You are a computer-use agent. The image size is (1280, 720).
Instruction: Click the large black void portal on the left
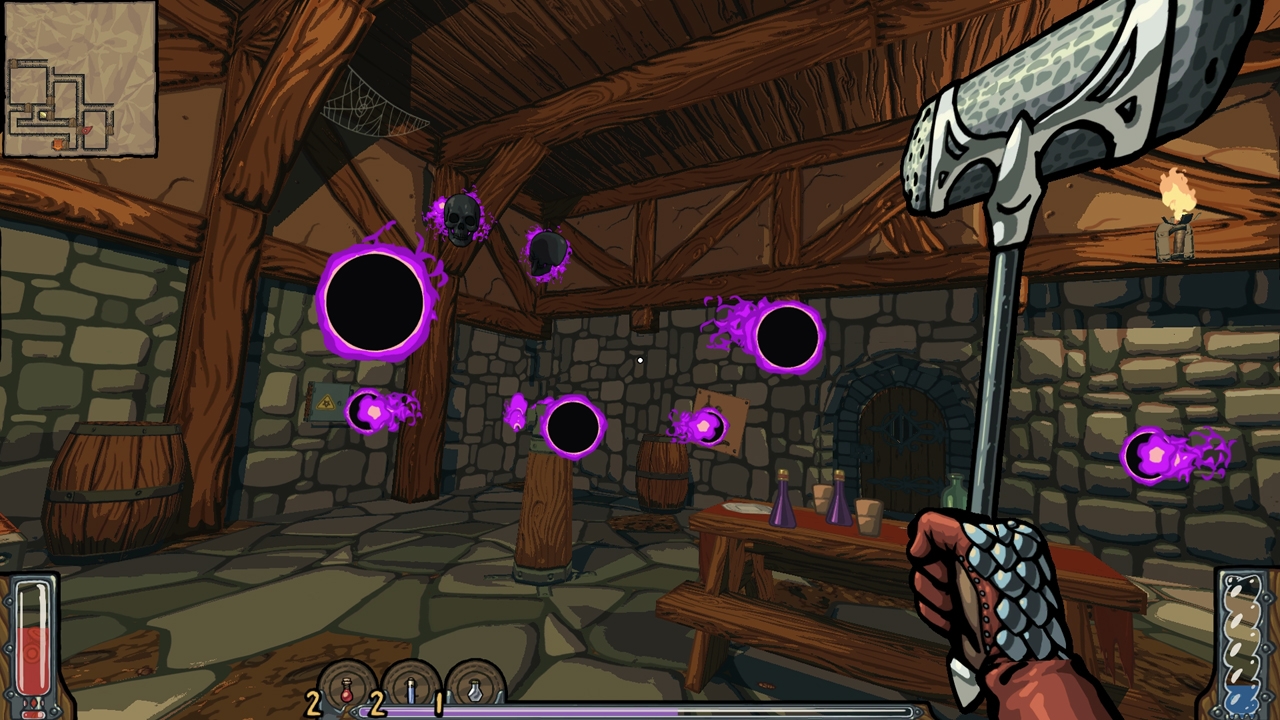pos(375,300)
